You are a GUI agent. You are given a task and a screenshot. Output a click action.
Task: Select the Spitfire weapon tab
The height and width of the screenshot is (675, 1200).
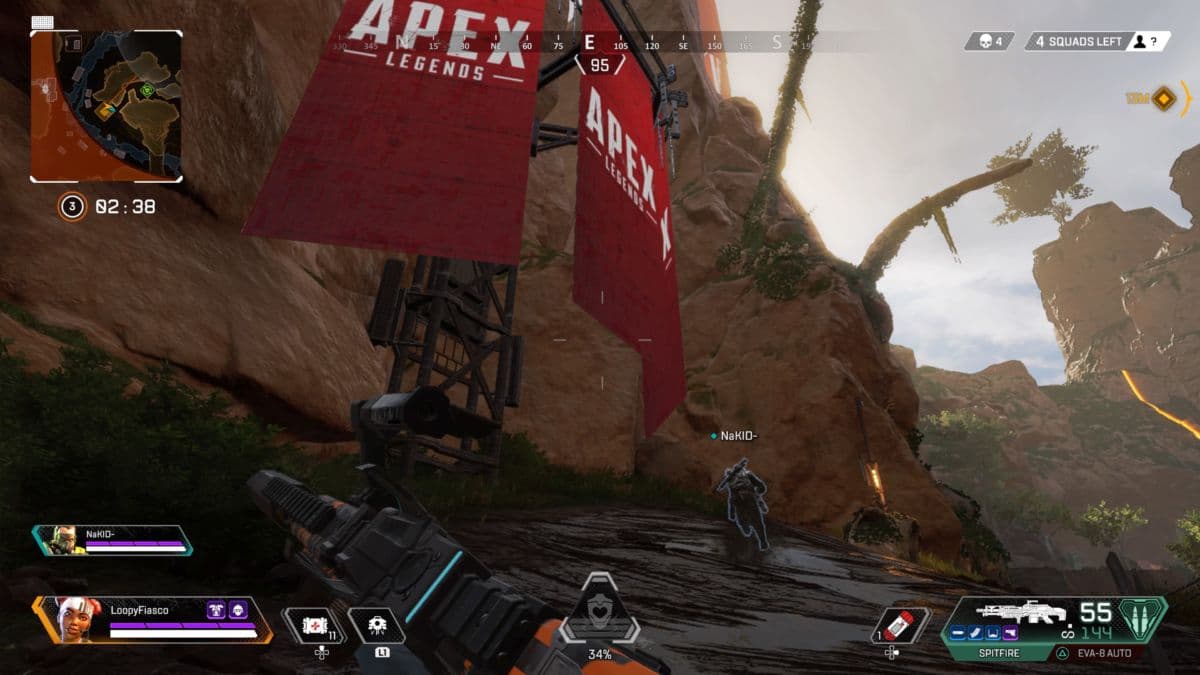(988, 652)
